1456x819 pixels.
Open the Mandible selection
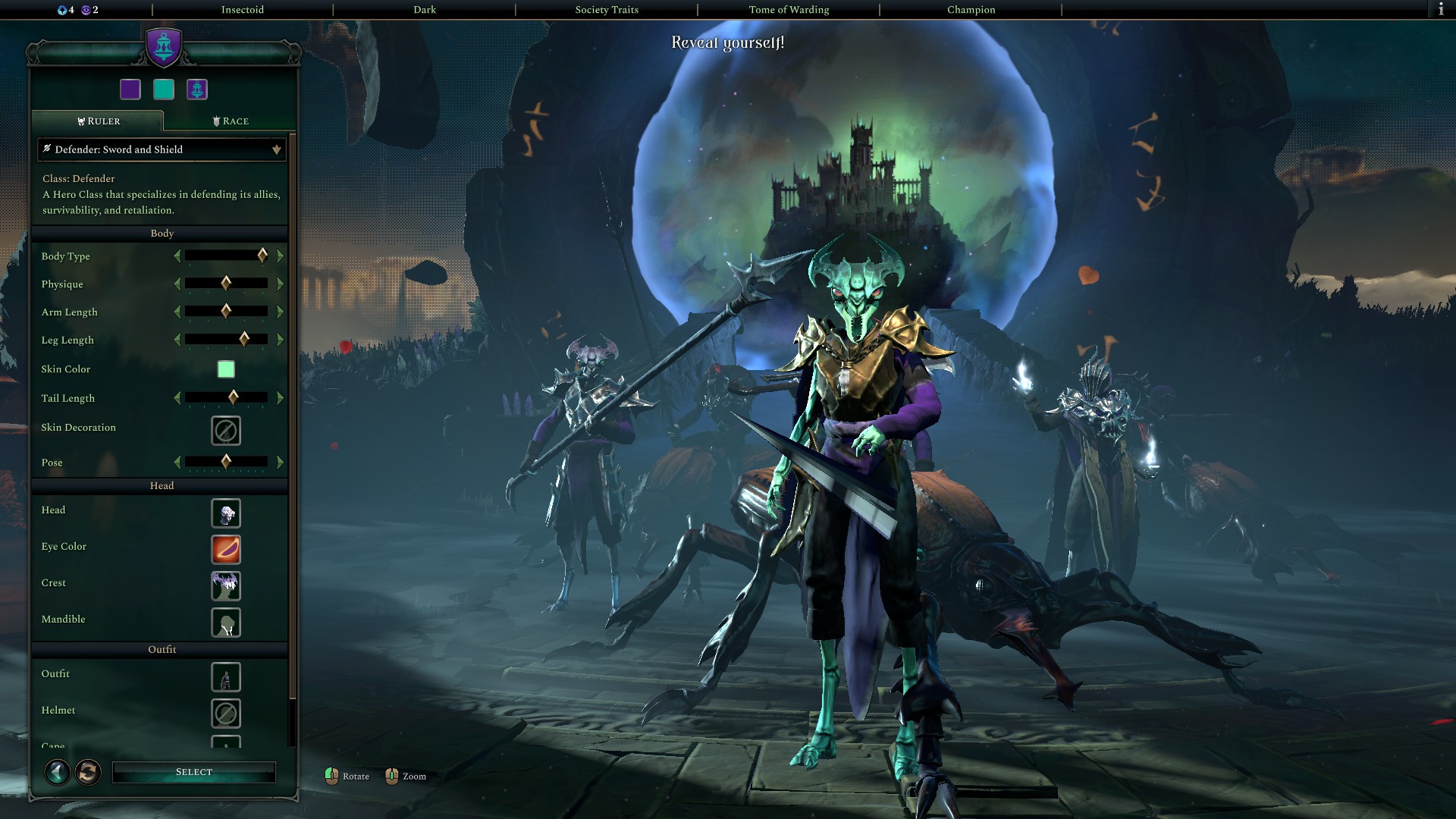[226, 623]
